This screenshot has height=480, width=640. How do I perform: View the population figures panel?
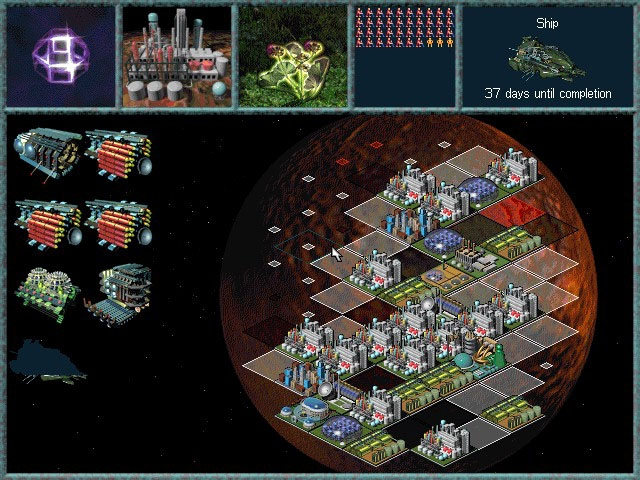point(405,56)
